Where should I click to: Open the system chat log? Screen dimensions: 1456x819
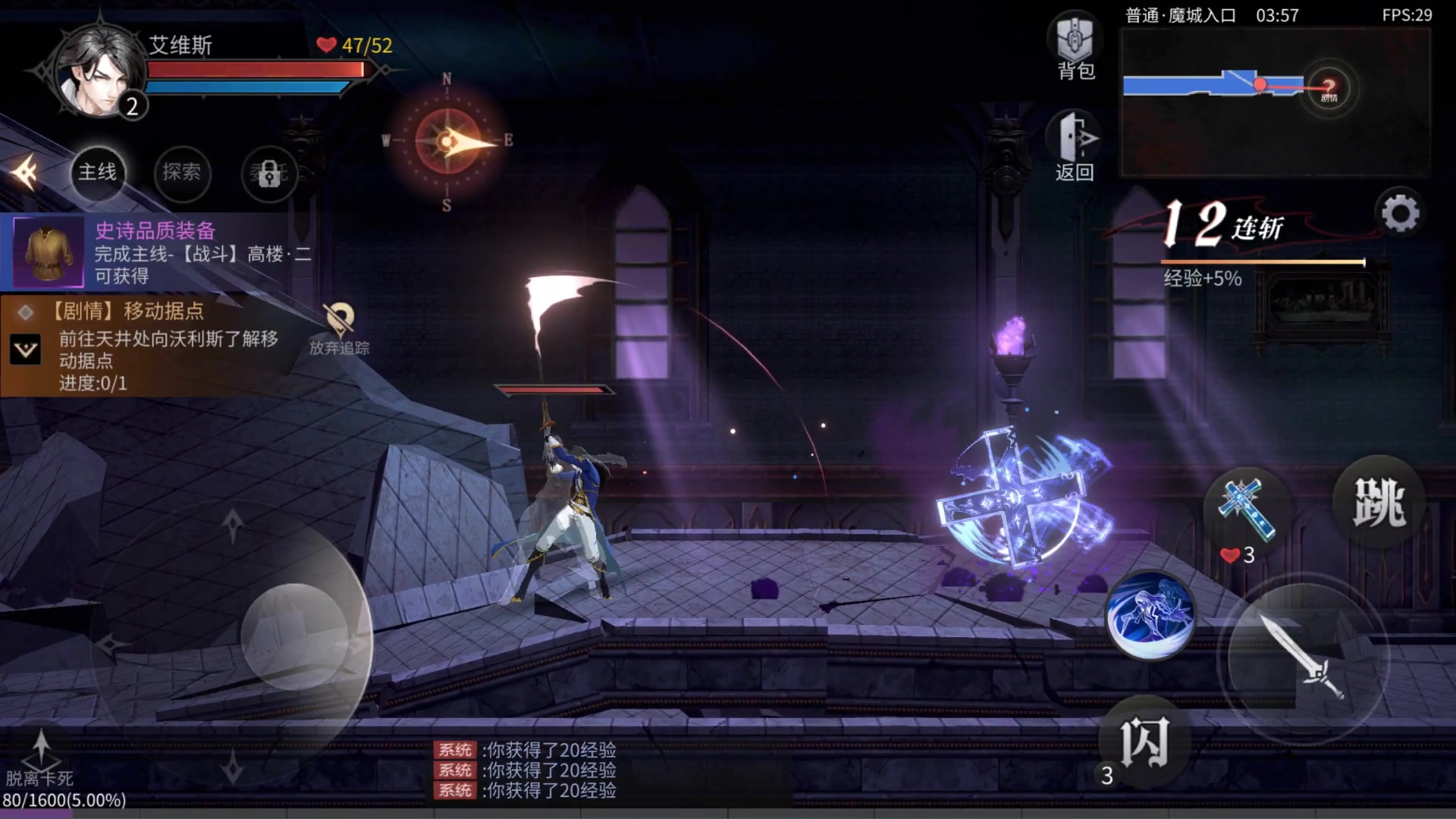tap(525, 770)
